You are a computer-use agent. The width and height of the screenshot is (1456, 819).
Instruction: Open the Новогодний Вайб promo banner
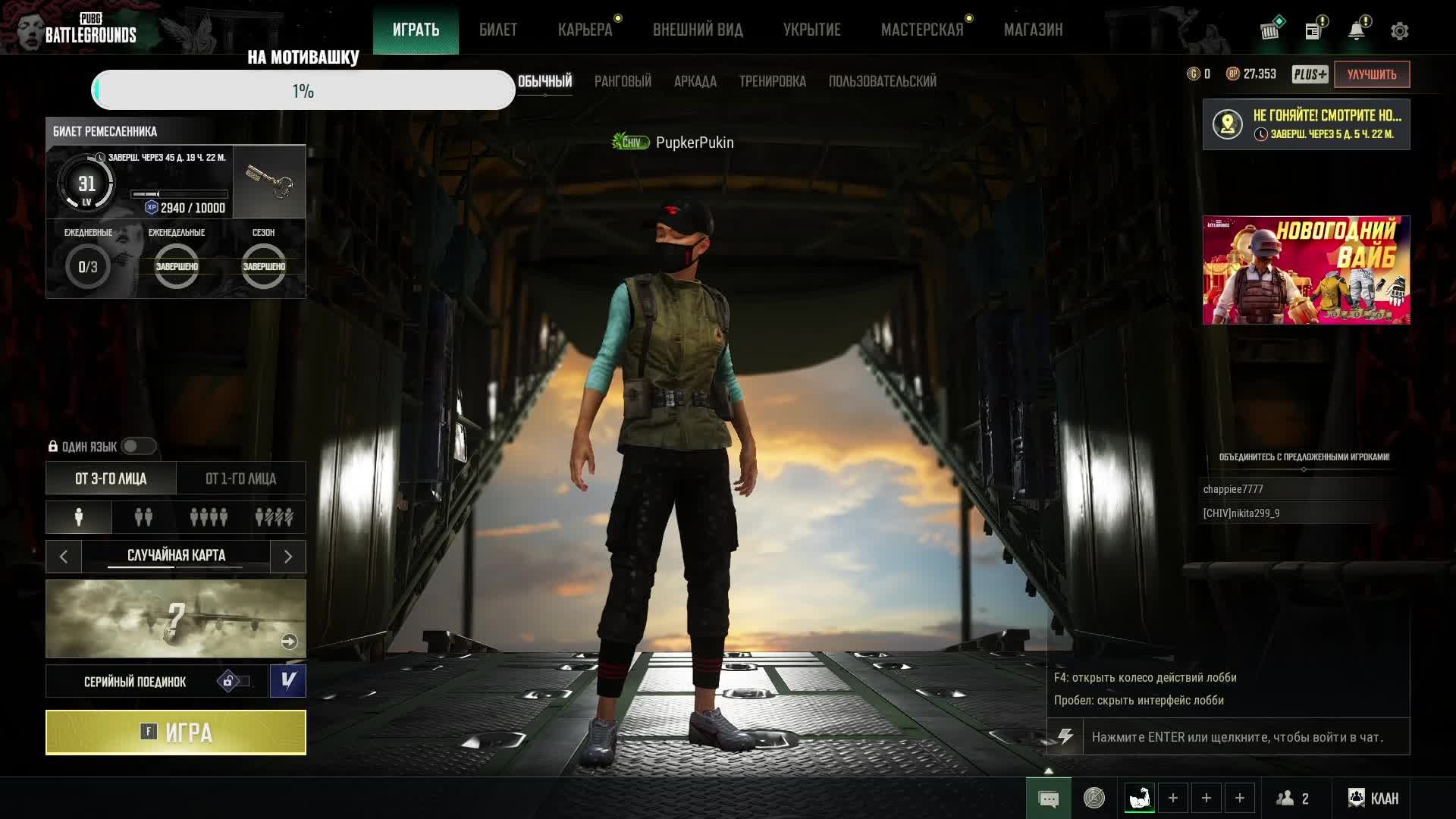[1306, 270]
